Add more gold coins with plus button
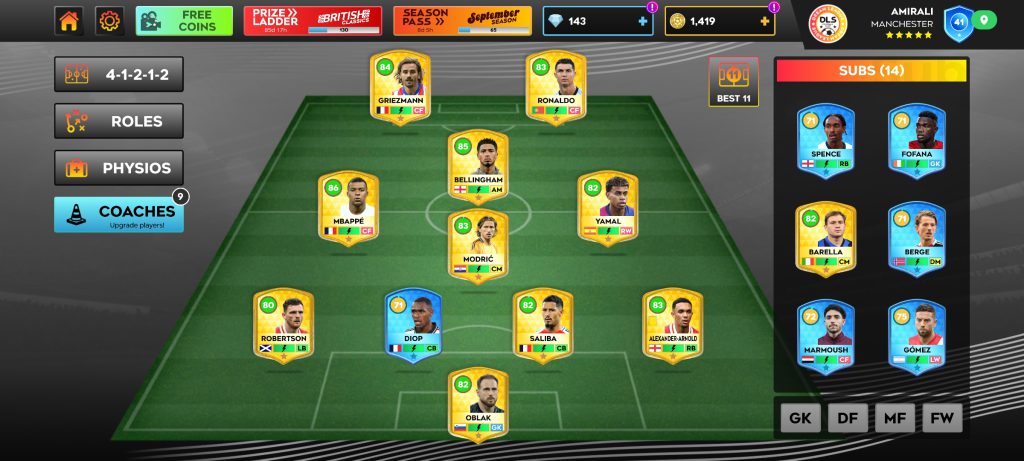This screenshot has height=461, width=1024. [x=765, y=21]
